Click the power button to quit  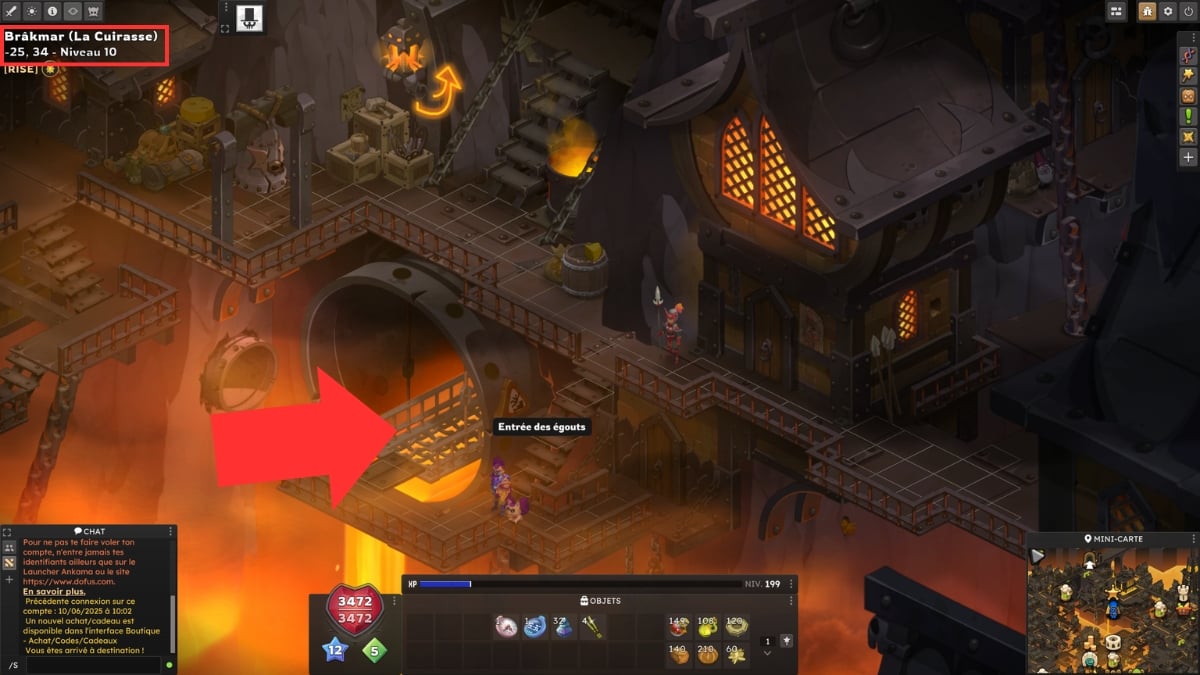click(x=1187, y=11)
